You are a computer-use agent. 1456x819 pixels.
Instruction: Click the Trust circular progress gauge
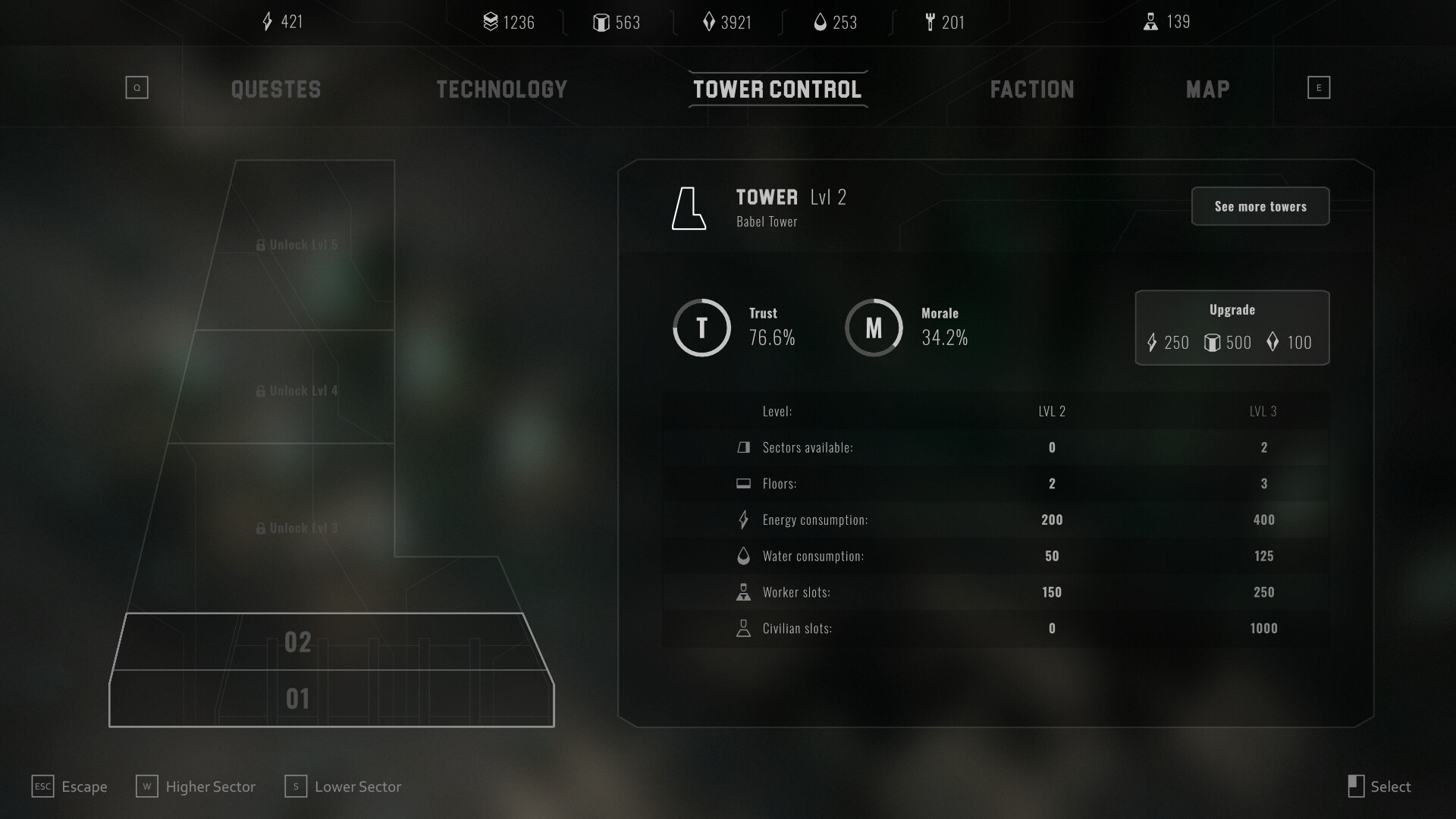(x=701, y=328)
